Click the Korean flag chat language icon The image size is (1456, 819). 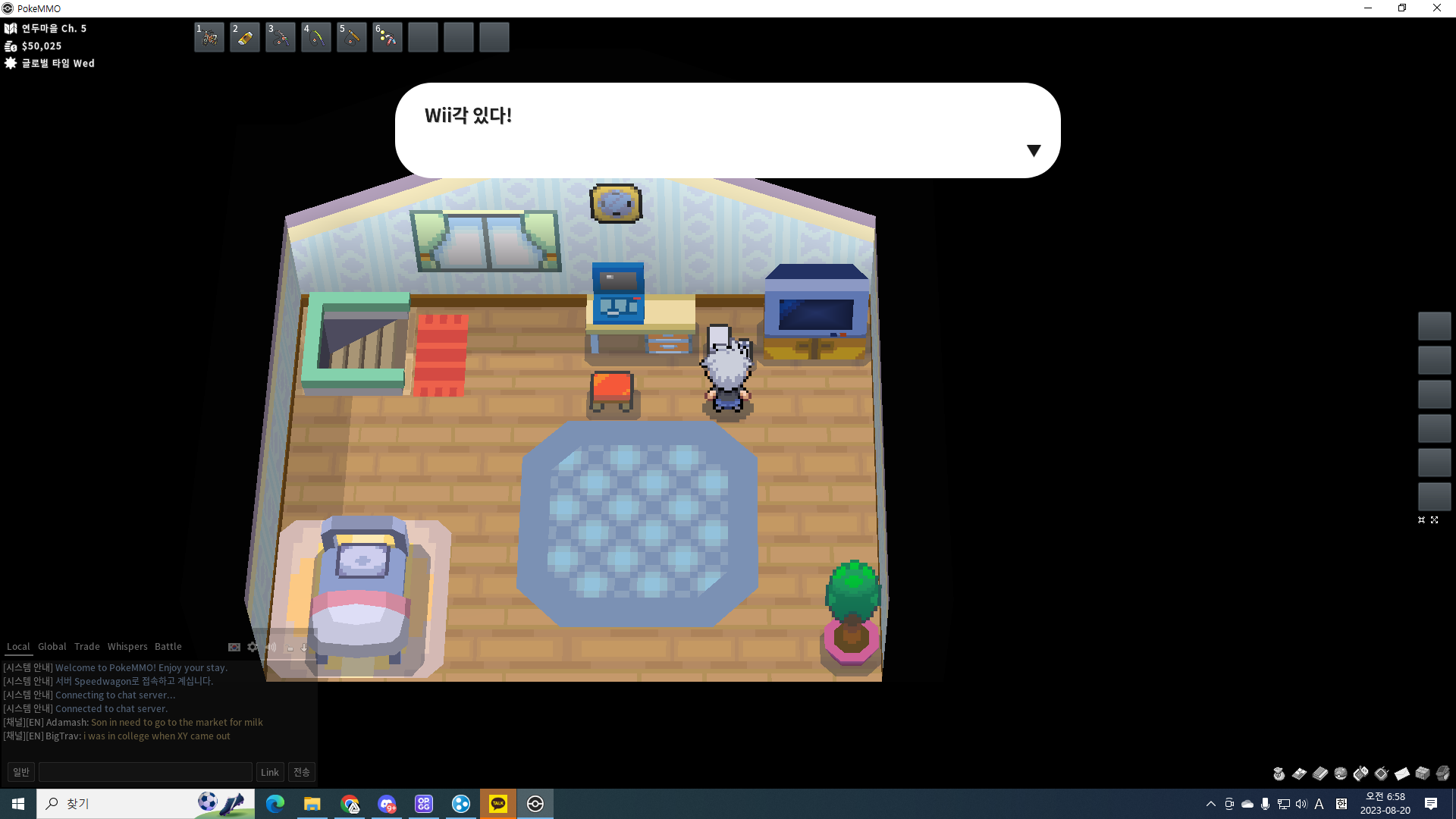234,647
